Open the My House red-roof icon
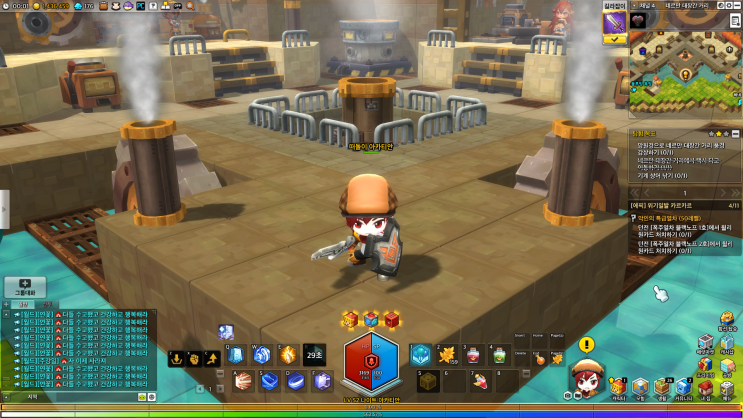743x418 pixels. pos(704,388)
